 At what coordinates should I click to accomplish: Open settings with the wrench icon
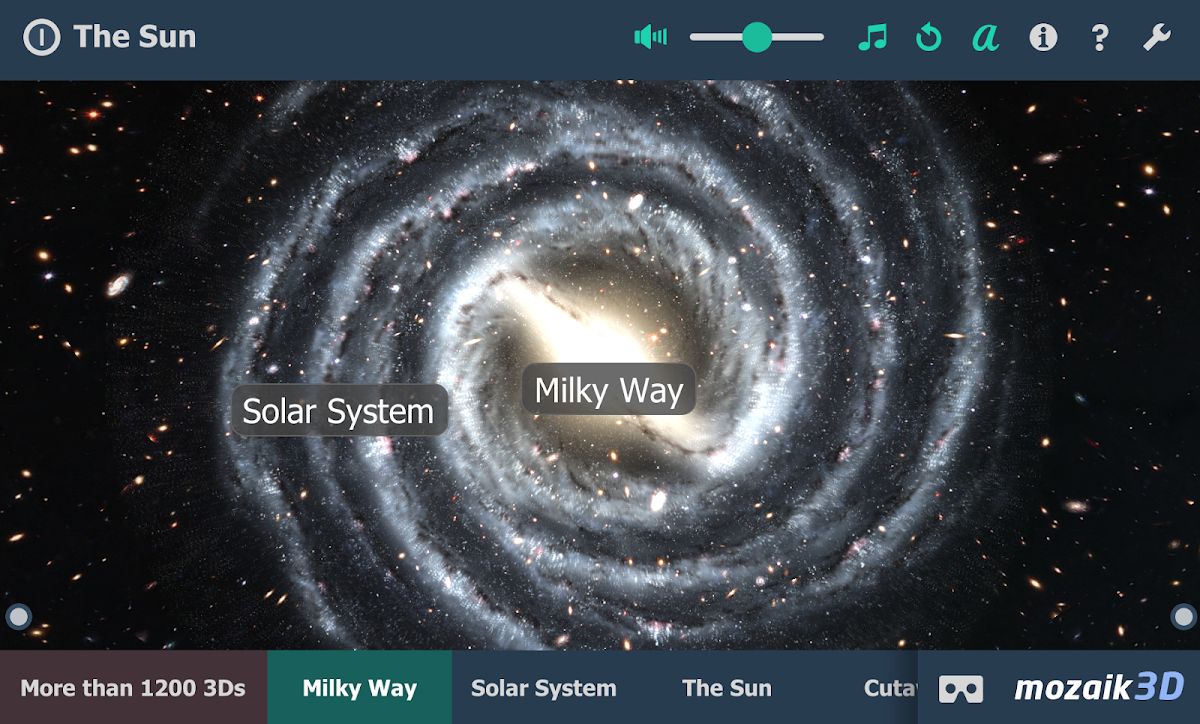(1157, 38)
